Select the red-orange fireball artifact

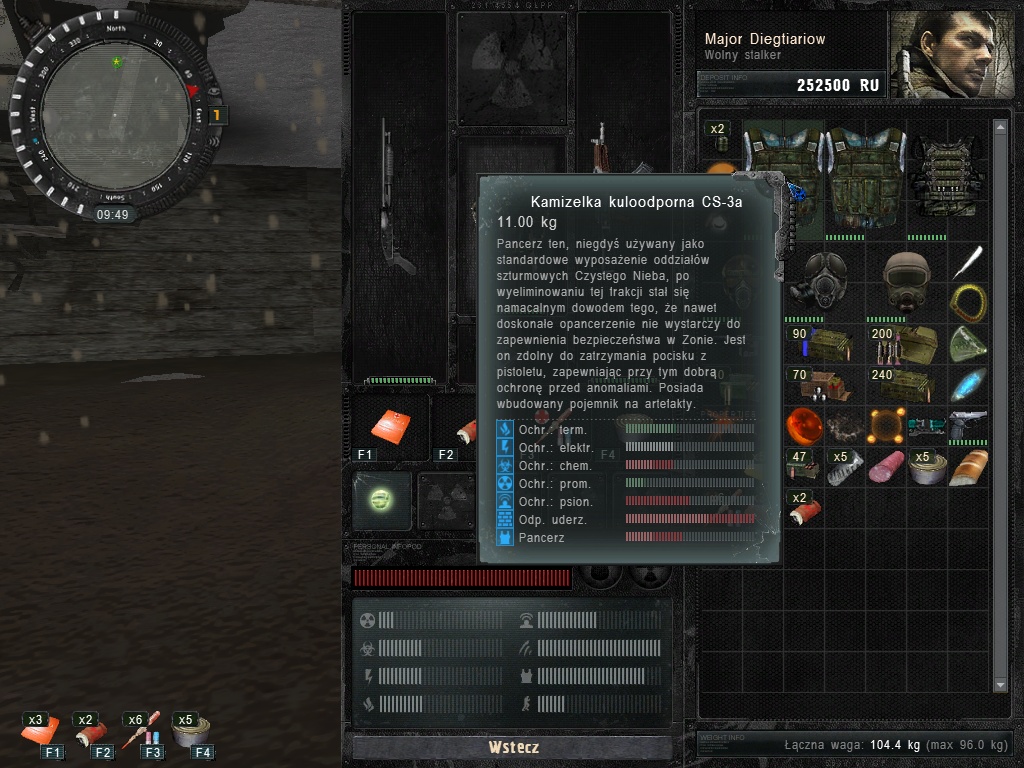pos(803,425)
